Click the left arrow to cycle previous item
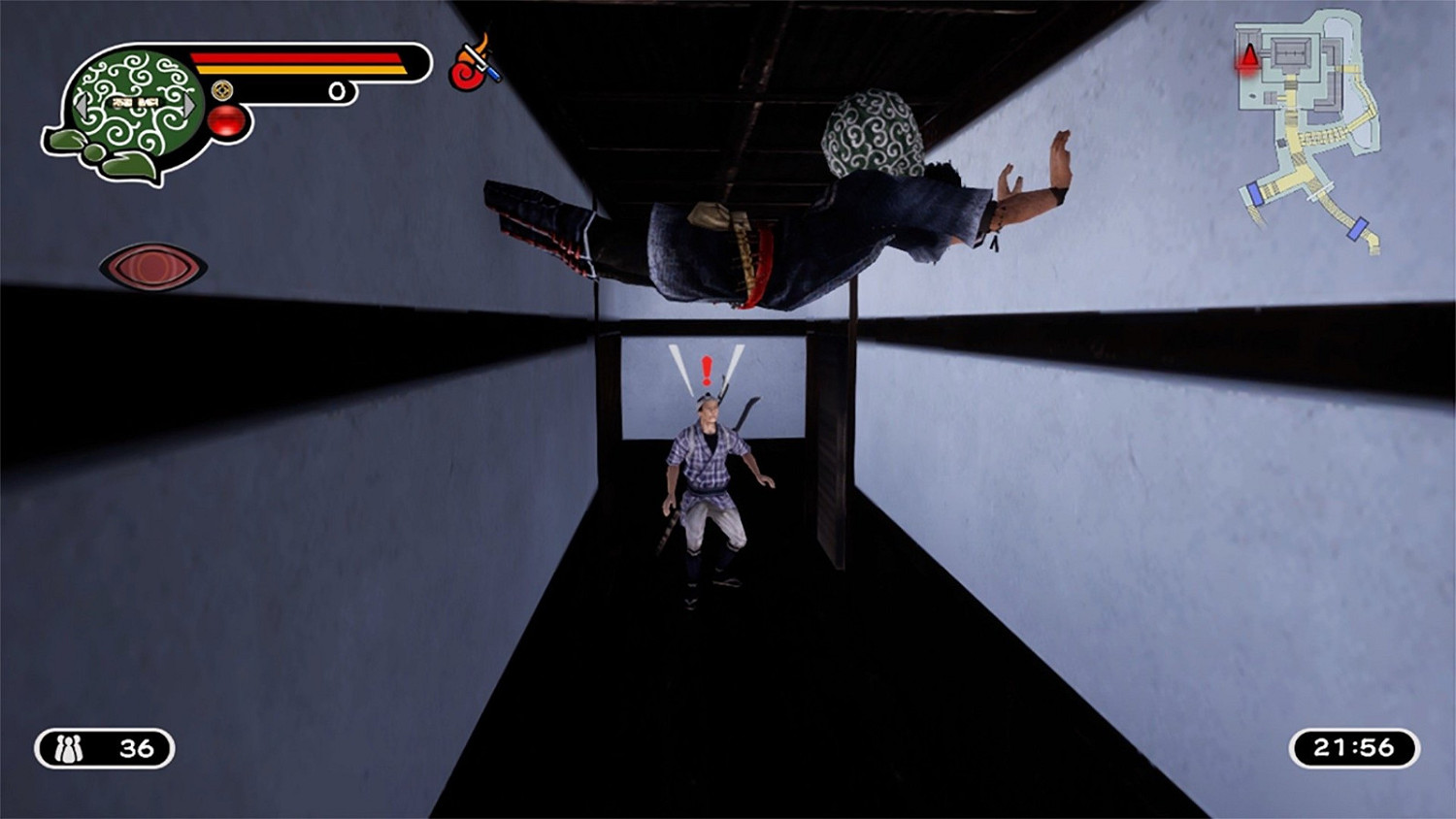The width and height of the screenshot is (1456, 819). coord(83,108)
